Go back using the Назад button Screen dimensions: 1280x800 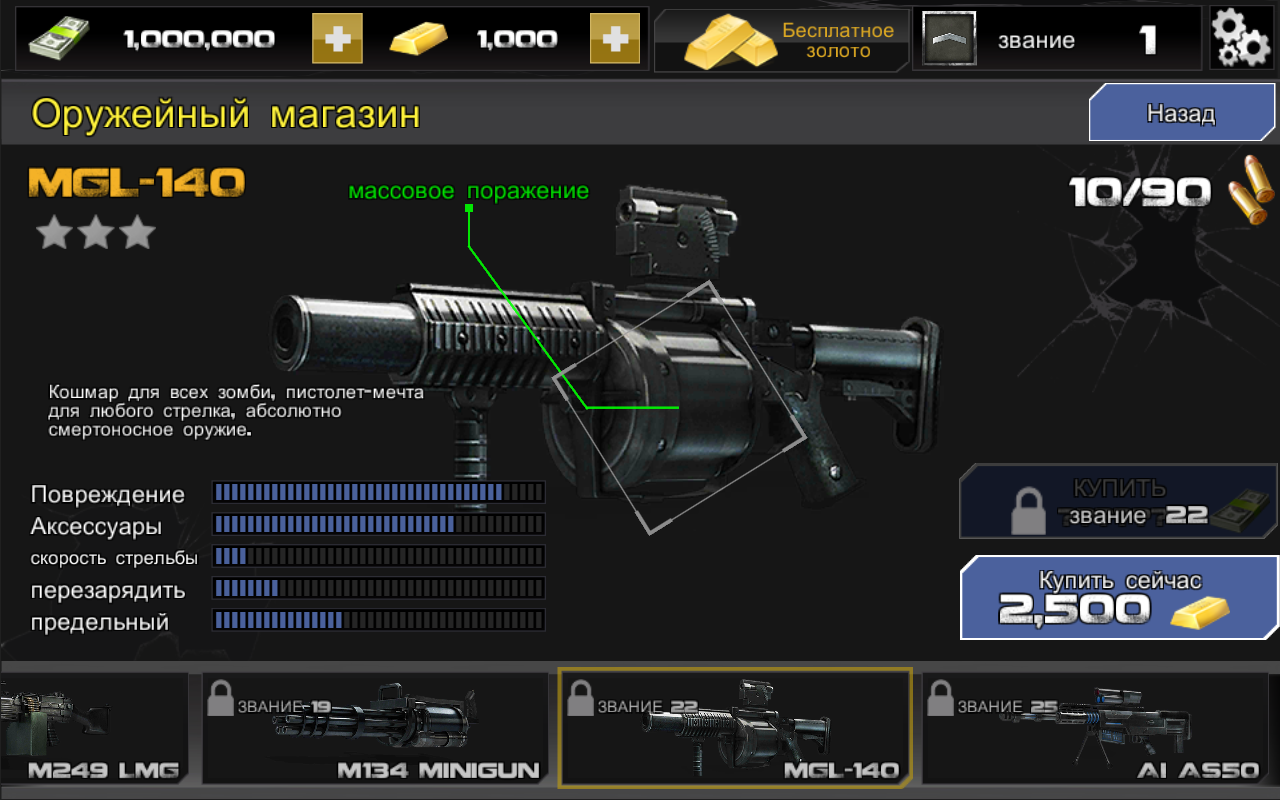click(x=1180, y=113)
